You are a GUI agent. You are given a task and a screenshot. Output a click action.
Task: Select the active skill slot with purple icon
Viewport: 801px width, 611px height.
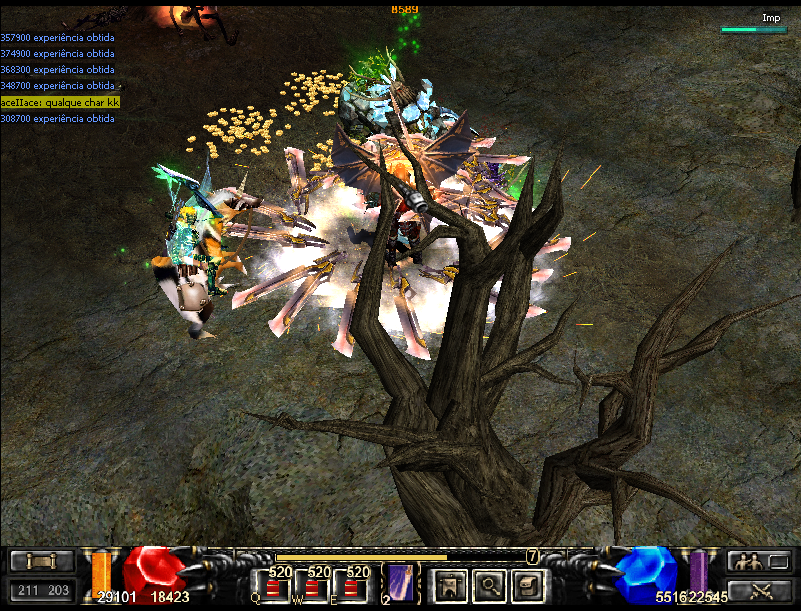400,584
